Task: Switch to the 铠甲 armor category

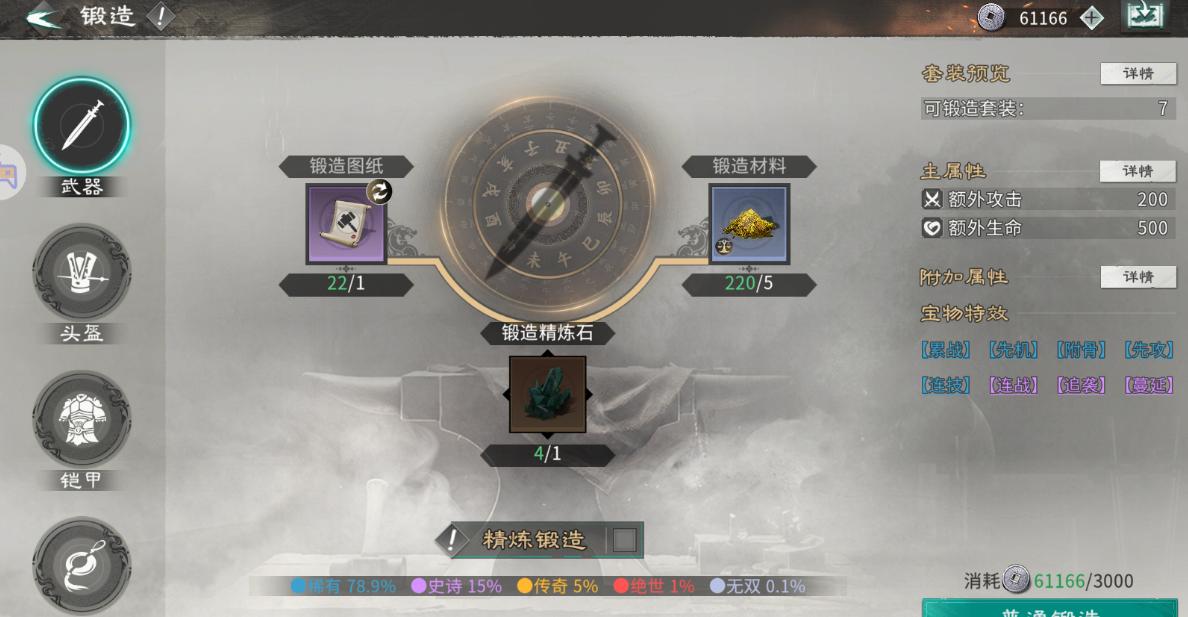Action: click(82, 419)
